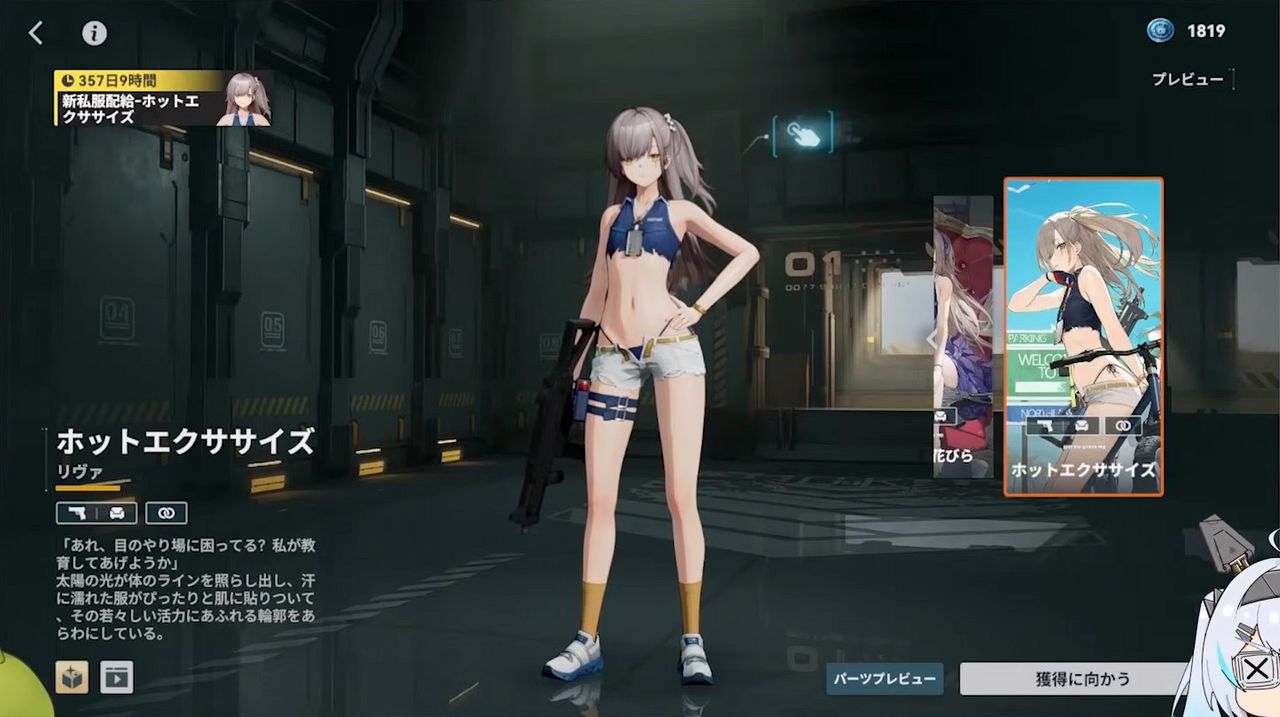Viewport: 1280px width, 717px height.
Task: Go back with the arrow button
Action: click(36, 33)
